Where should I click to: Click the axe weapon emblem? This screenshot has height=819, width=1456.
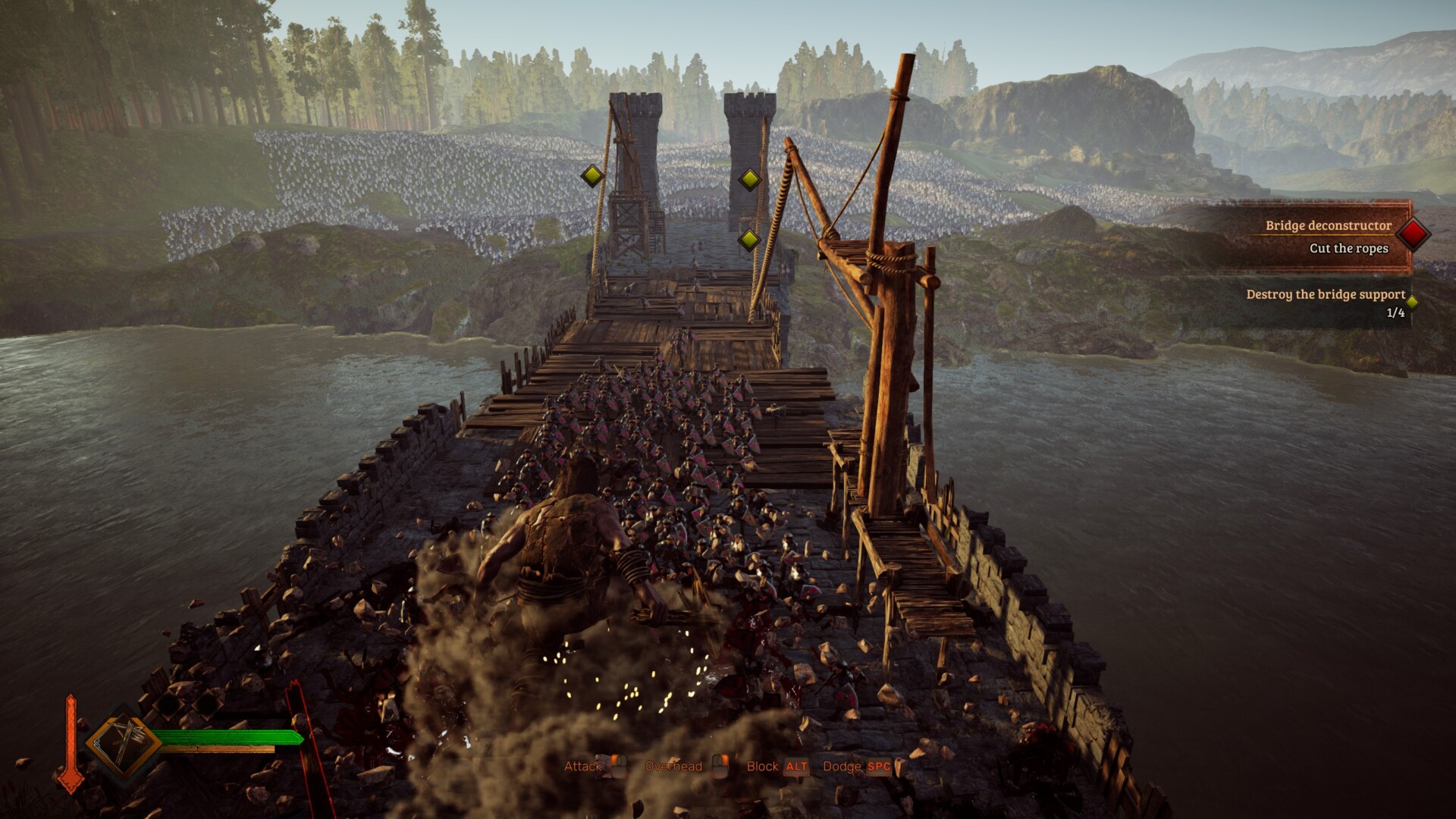pos(122,742)
